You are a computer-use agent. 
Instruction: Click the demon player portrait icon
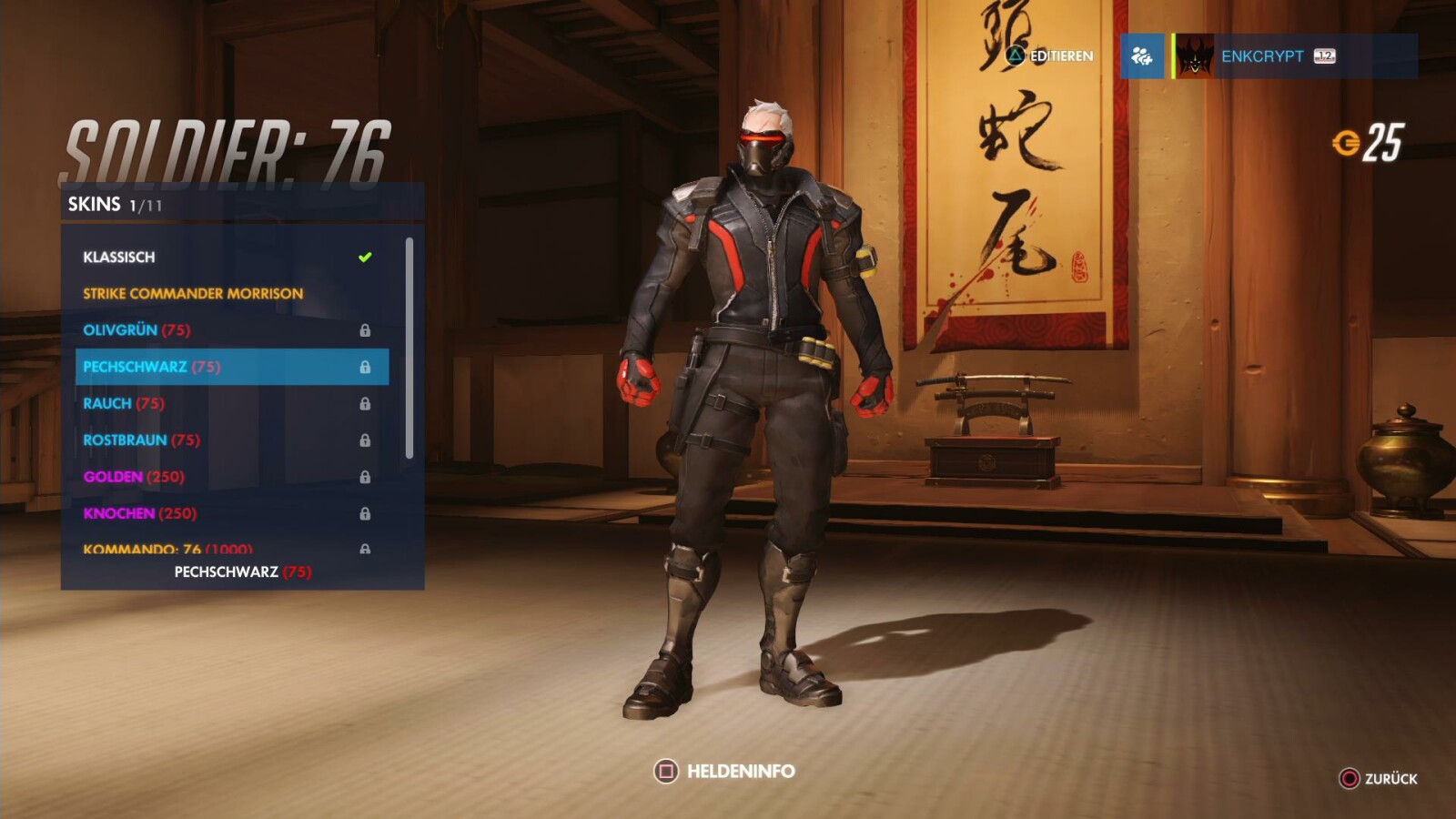(1192, 56)
